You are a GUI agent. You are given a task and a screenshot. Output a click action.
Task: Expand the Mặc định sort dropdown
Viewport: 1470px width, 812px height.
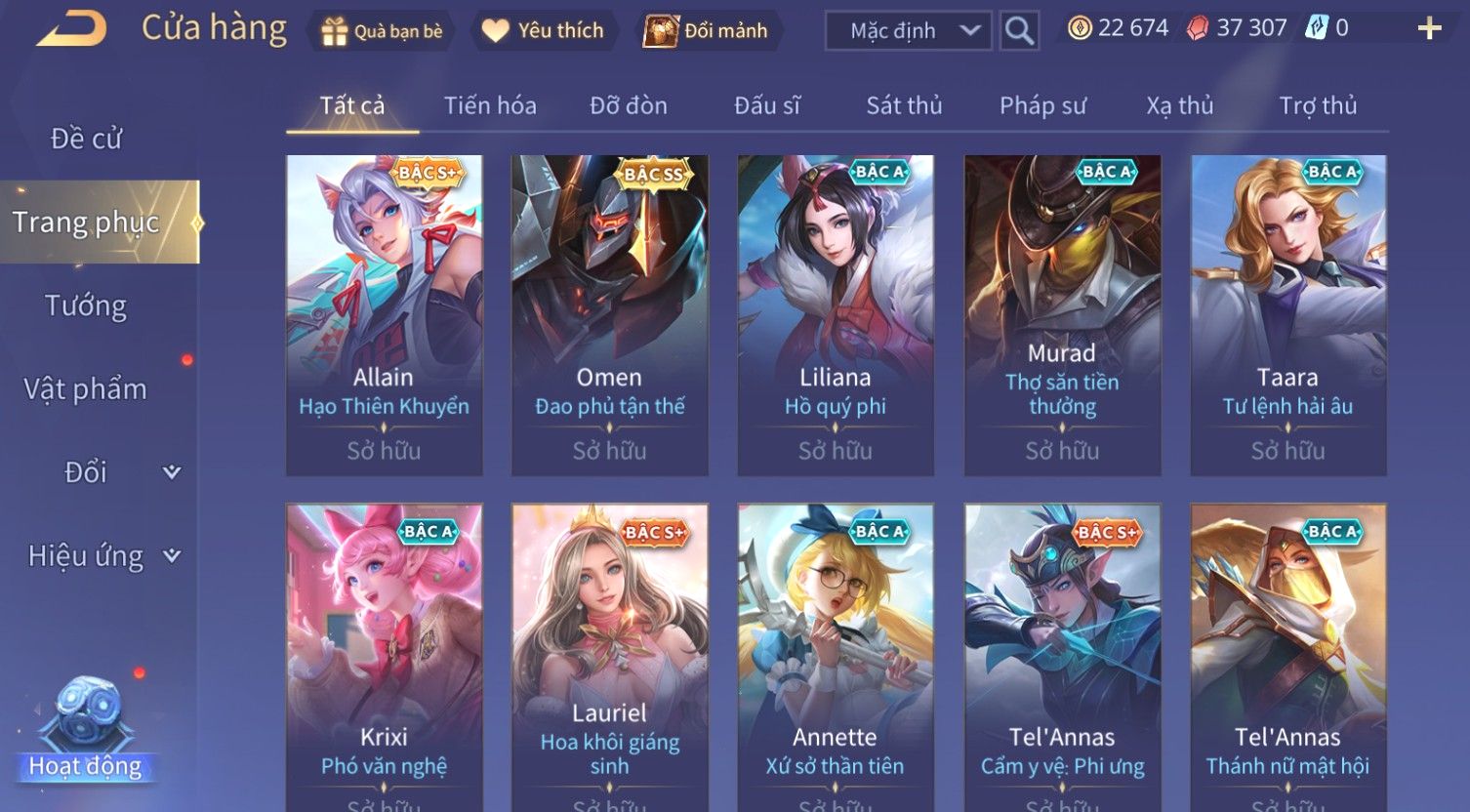[x=908, y=31]
